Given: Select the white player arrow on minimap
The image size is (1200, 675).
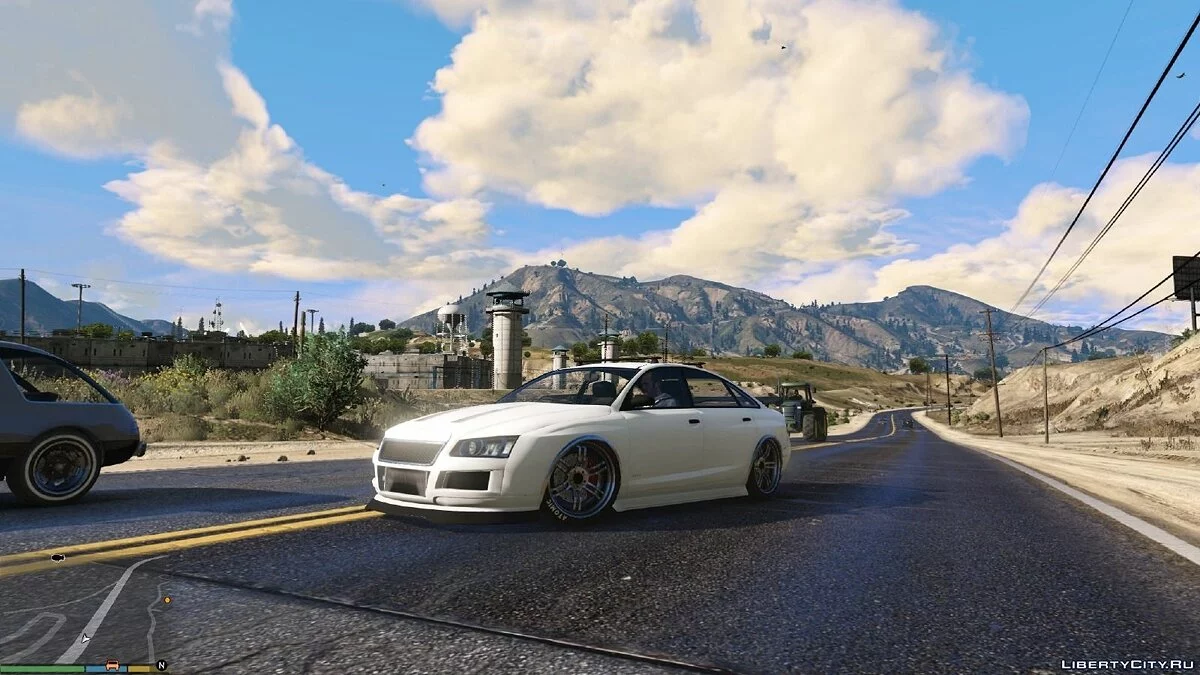Looking at the screenshot, I should 86,637.
